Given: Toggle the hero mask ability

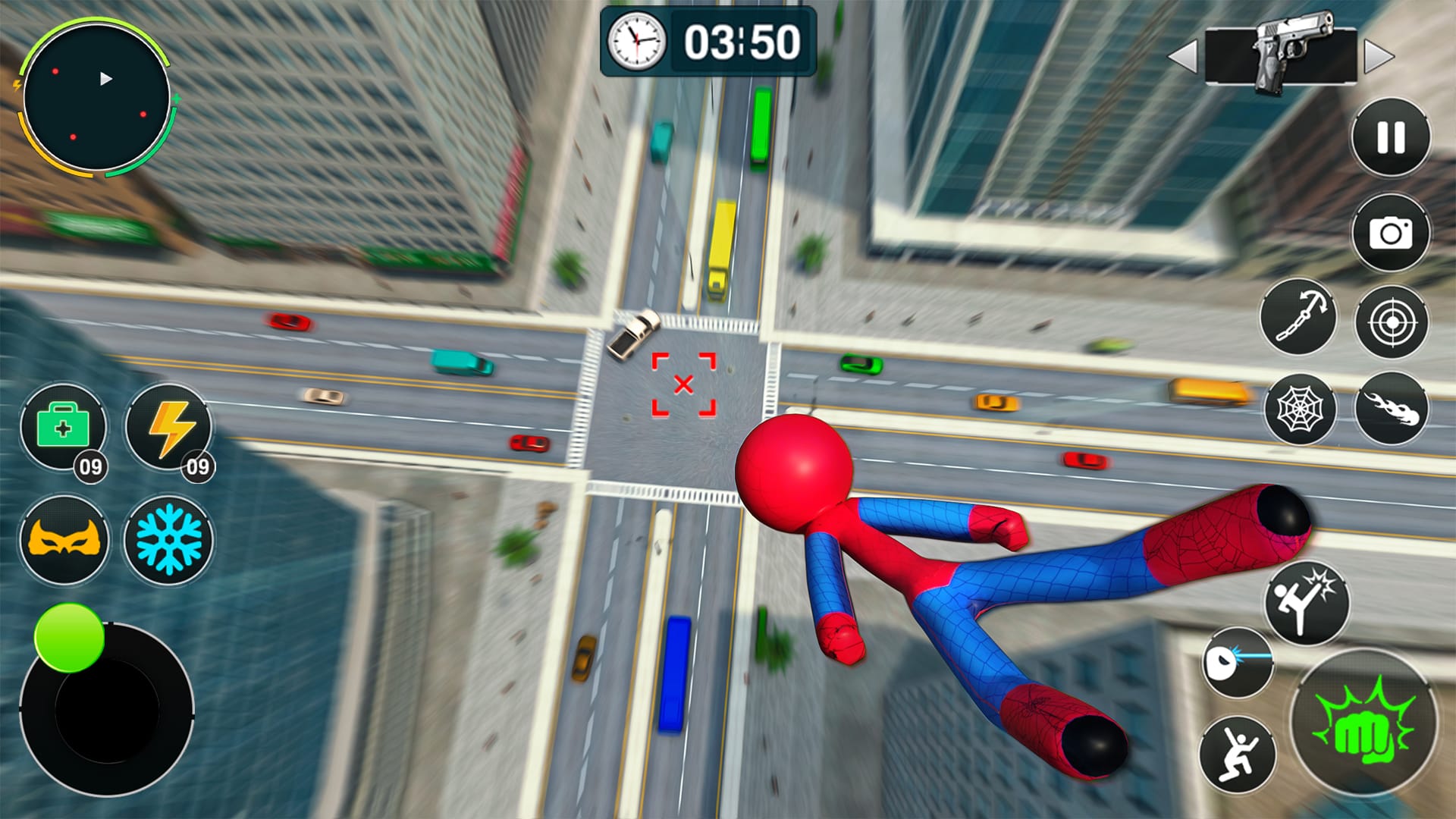Looking at the screenshot, I should pos(64,540).
